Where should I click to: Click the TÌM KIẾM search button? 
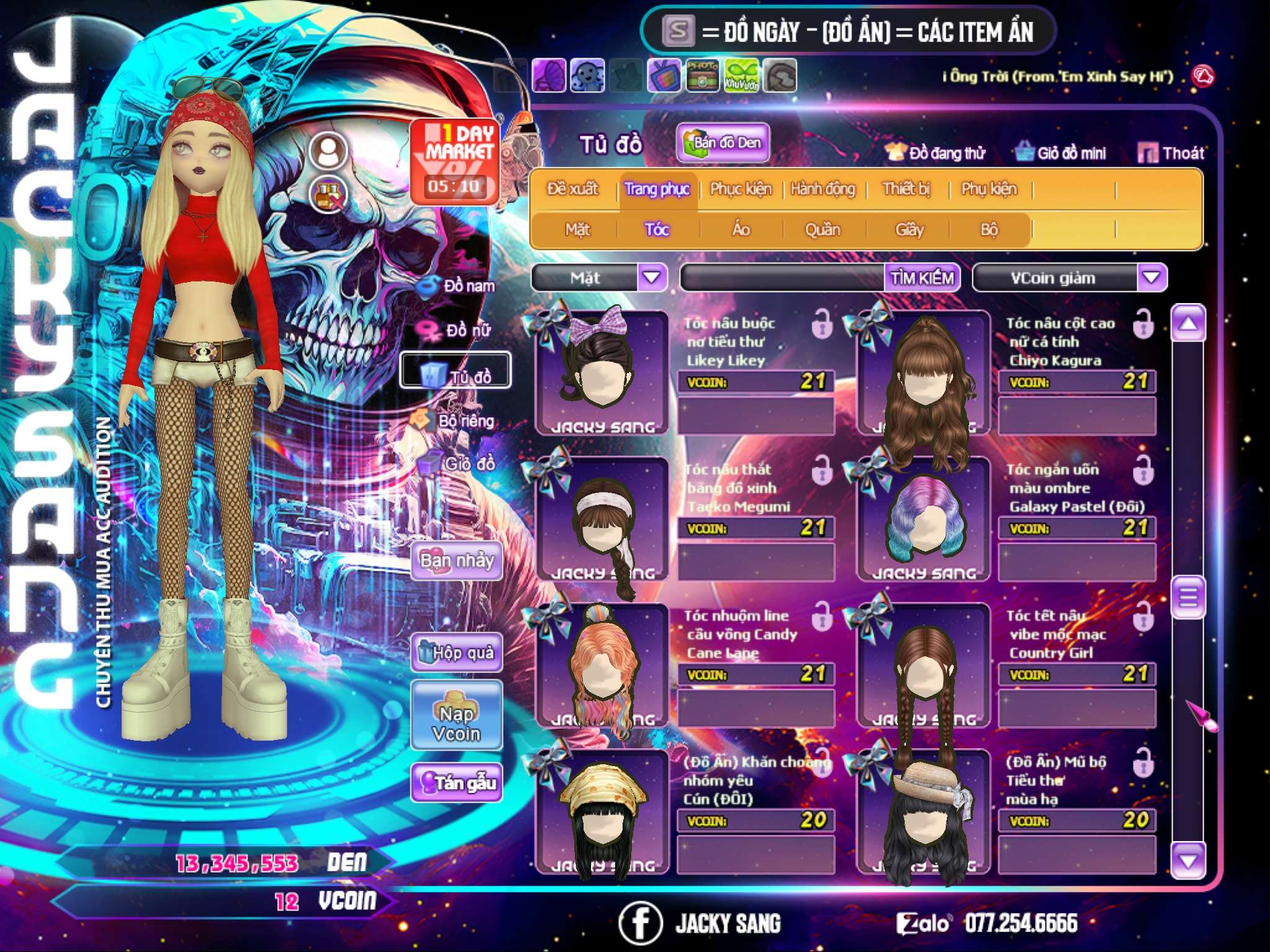point(922,278)
